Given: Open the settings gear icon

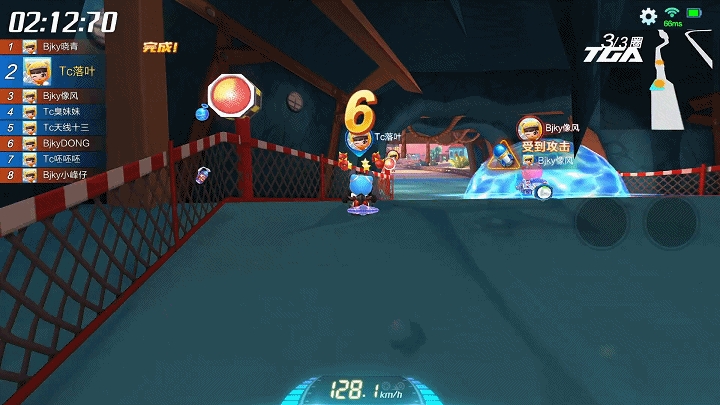Looking at the screenshot, I should point(648,16).
